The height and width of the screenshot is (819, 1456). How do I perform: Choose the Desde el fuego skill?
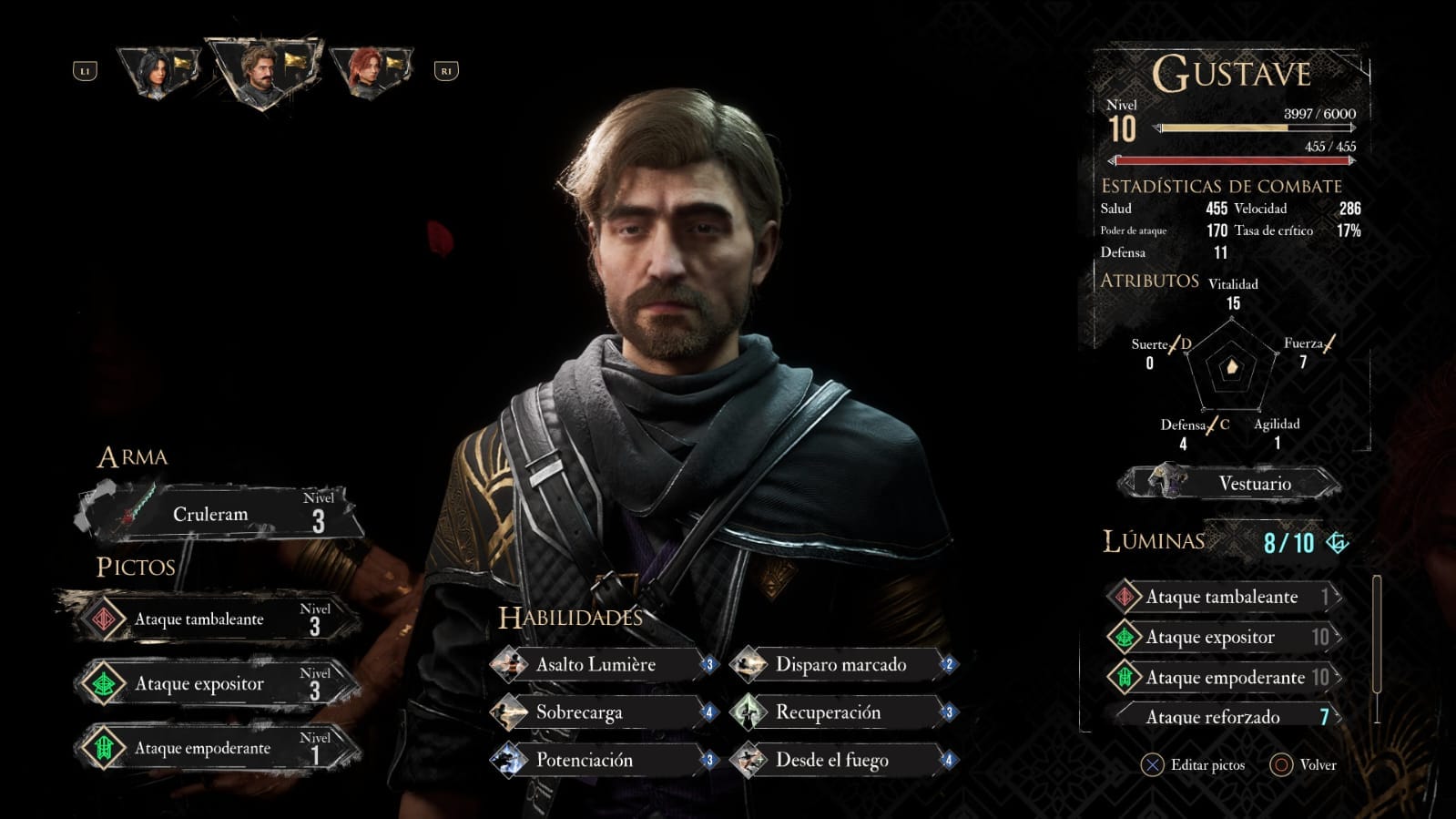pyautogui.click(x=842, y=760)
